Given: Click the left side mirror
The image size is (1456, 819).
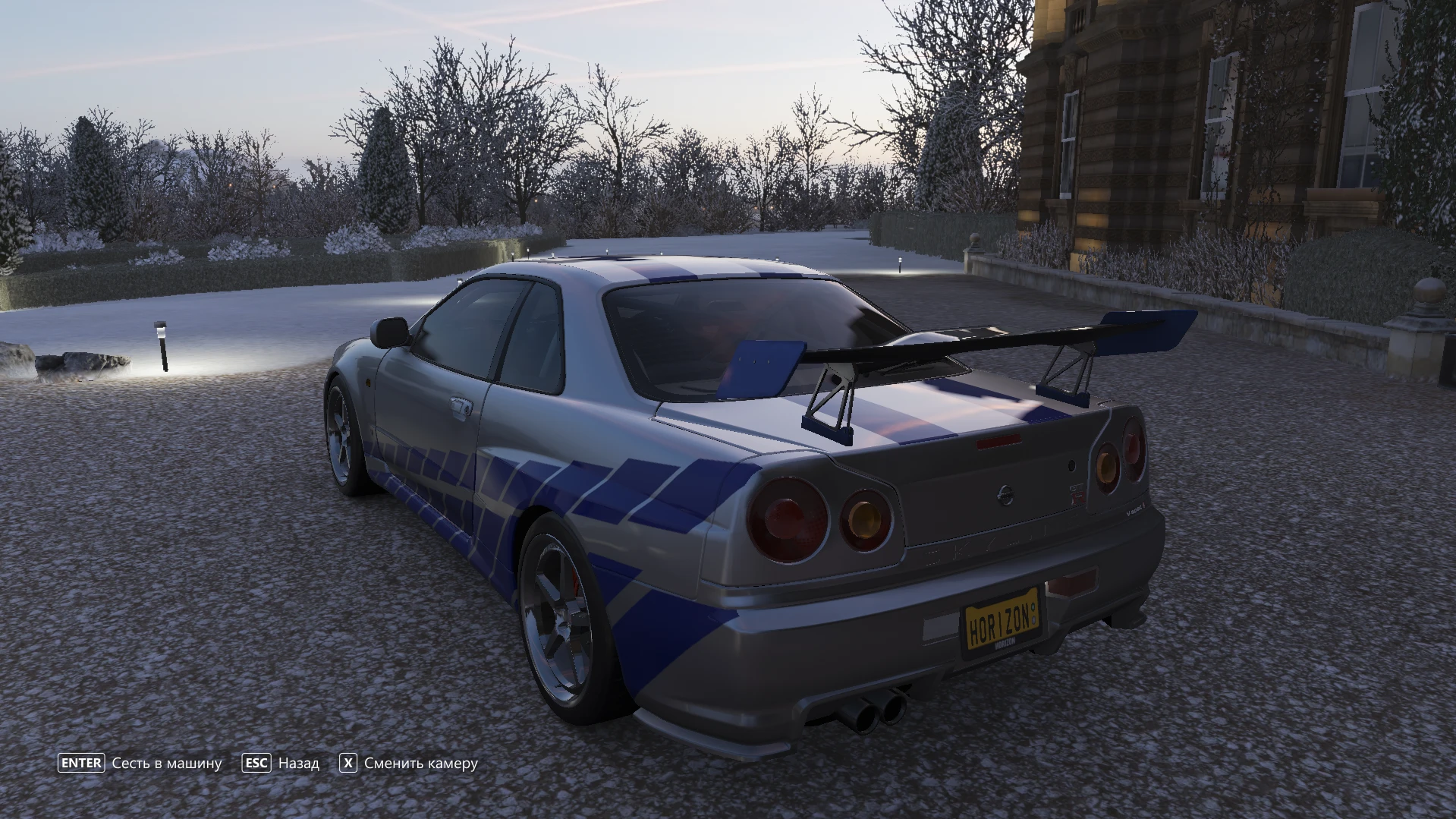Looking at the screenshot, I should point(388,332).
